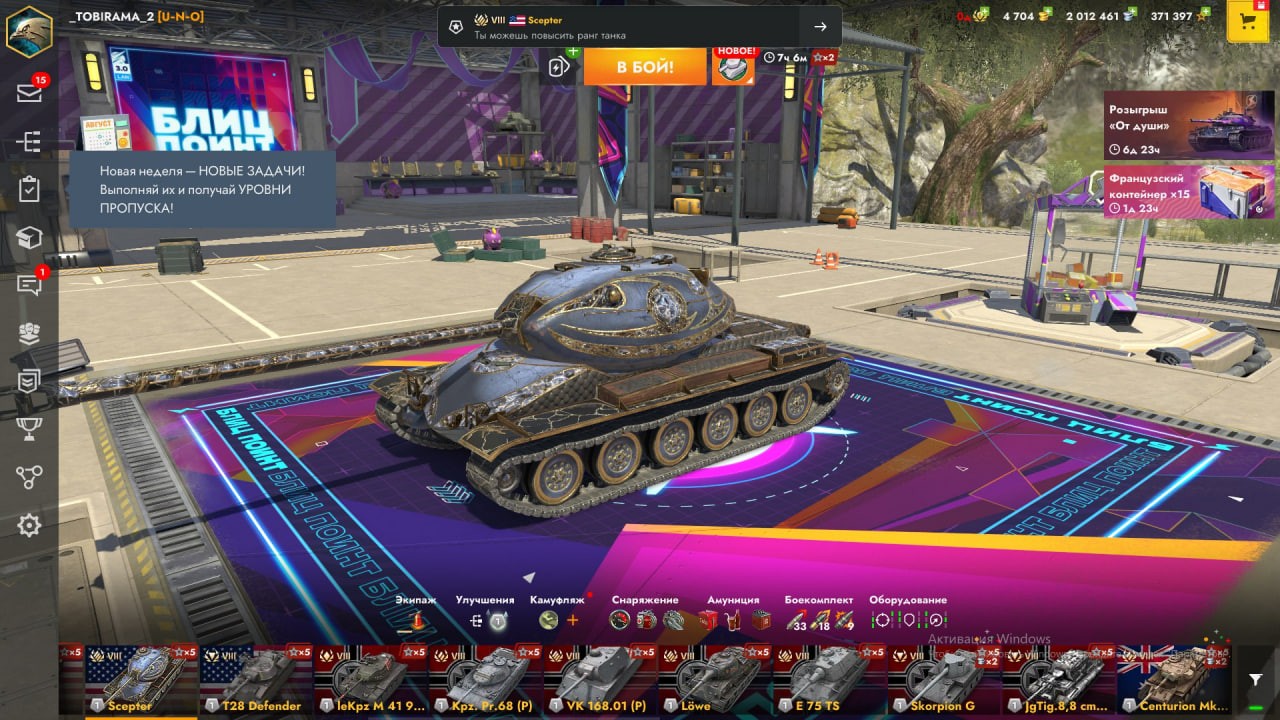The image size is (1280, 720).
Task: Open the settings gear in the sidebar
Action: [29, 525]
